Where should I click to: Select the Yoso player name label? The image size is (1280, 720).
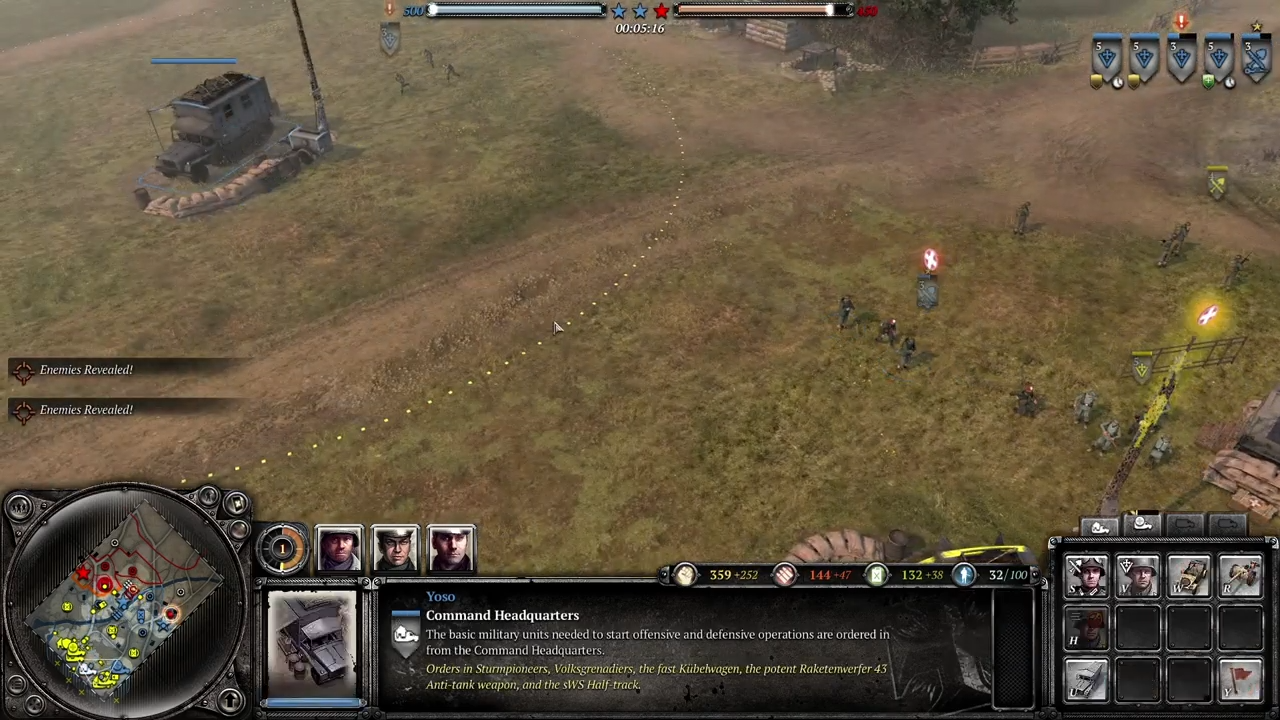(x=440, y=596)
